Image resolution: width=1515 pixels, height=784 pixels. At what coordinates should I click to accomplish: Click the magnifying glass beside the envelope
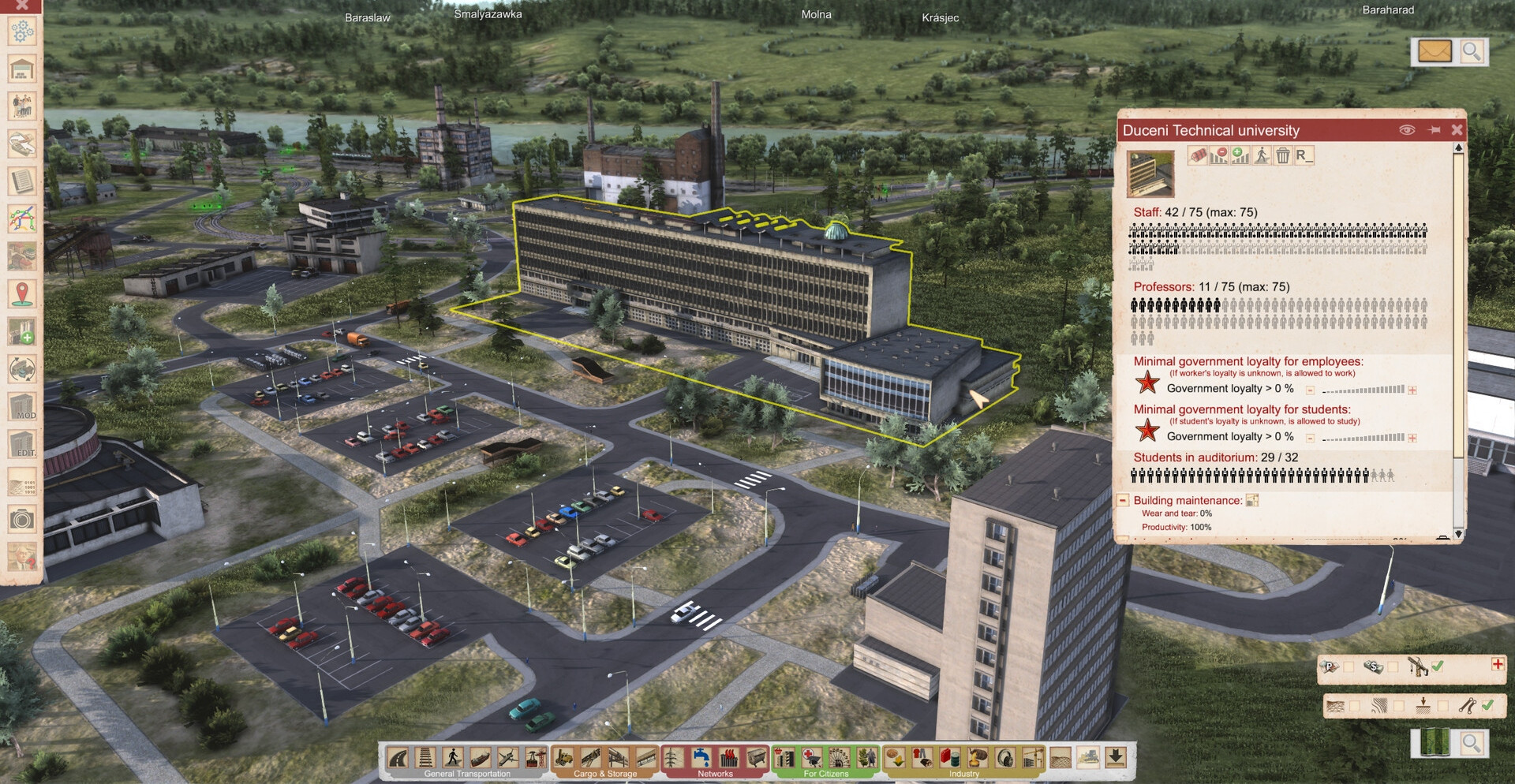(x=1472, y=52)
